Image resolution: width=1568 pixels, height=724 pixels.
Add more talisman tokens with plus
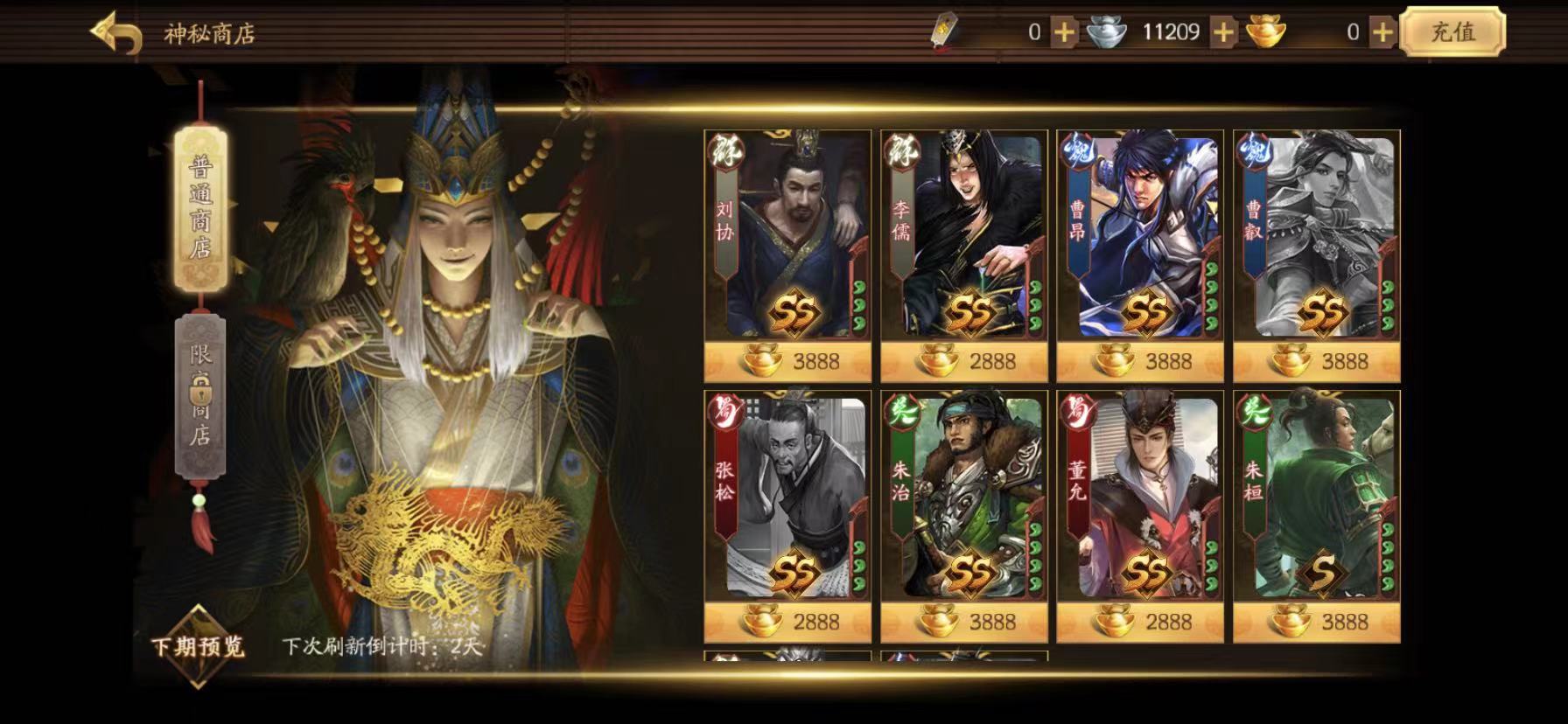[1064, 33]
